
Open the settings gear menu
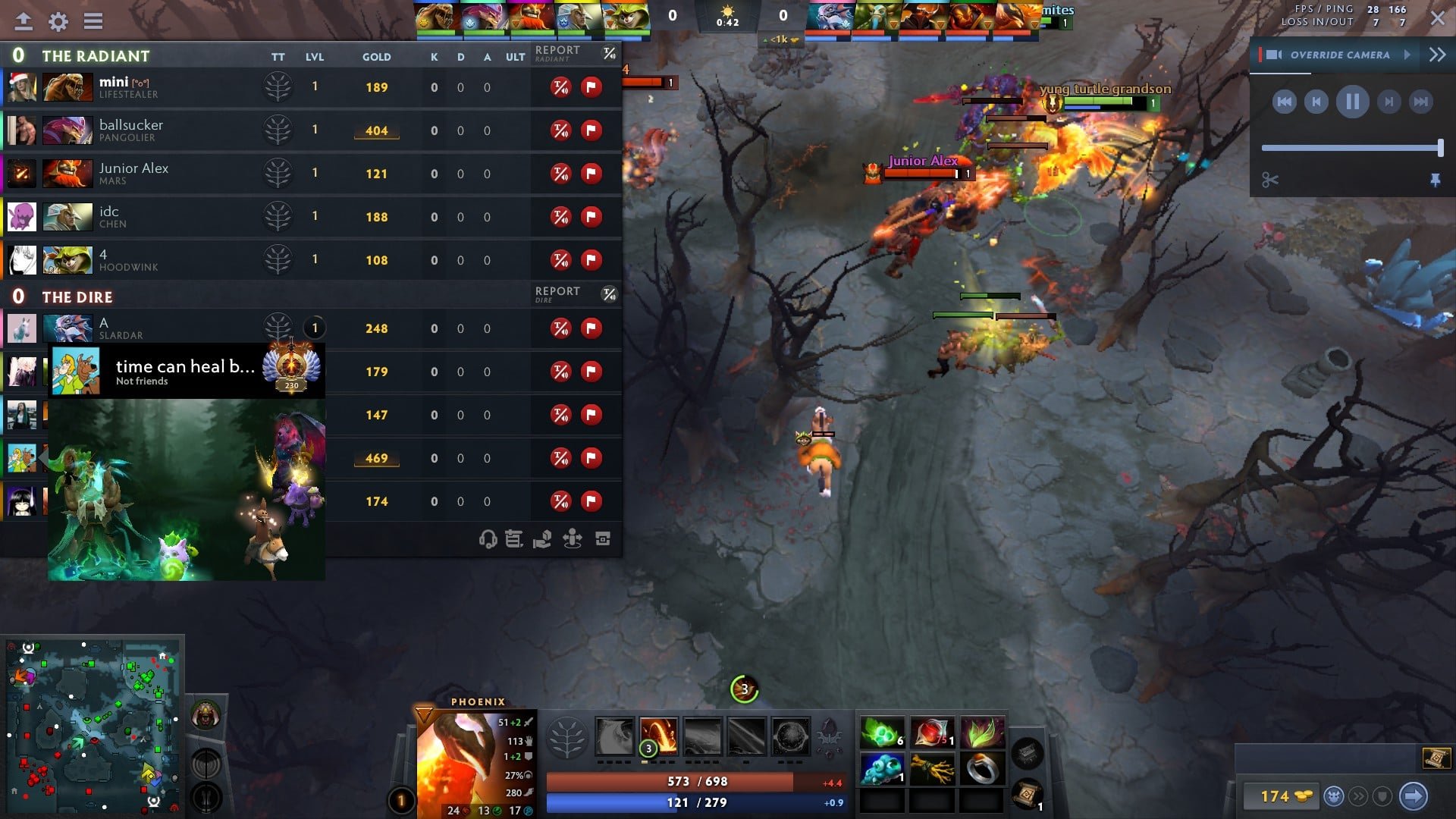pyautogui.click(x=58, y=21)
